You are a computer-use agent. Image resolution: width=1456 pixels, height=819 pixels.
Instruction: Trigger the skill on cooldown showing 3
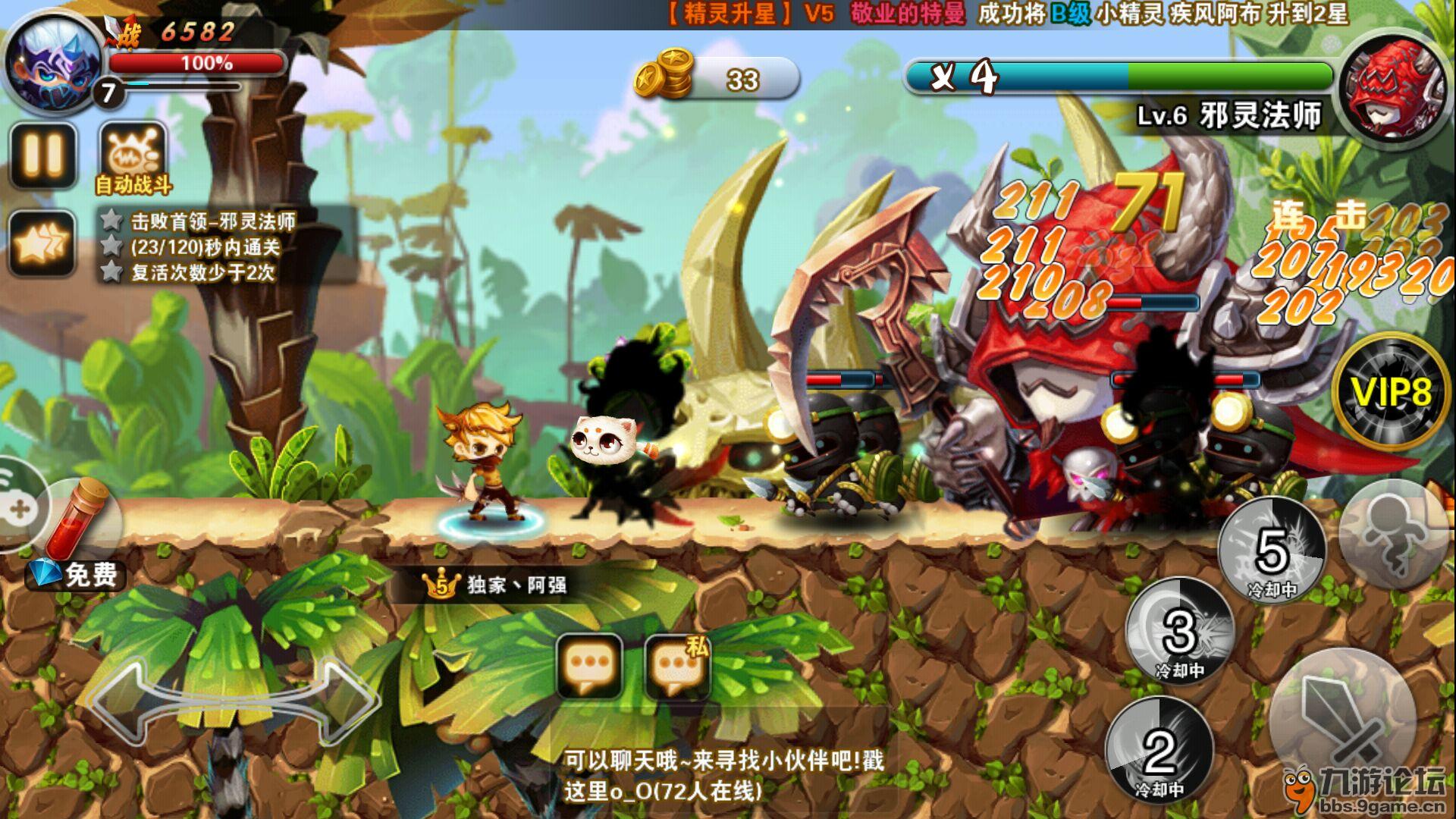pyautogui.click(x=1180, y=632)
